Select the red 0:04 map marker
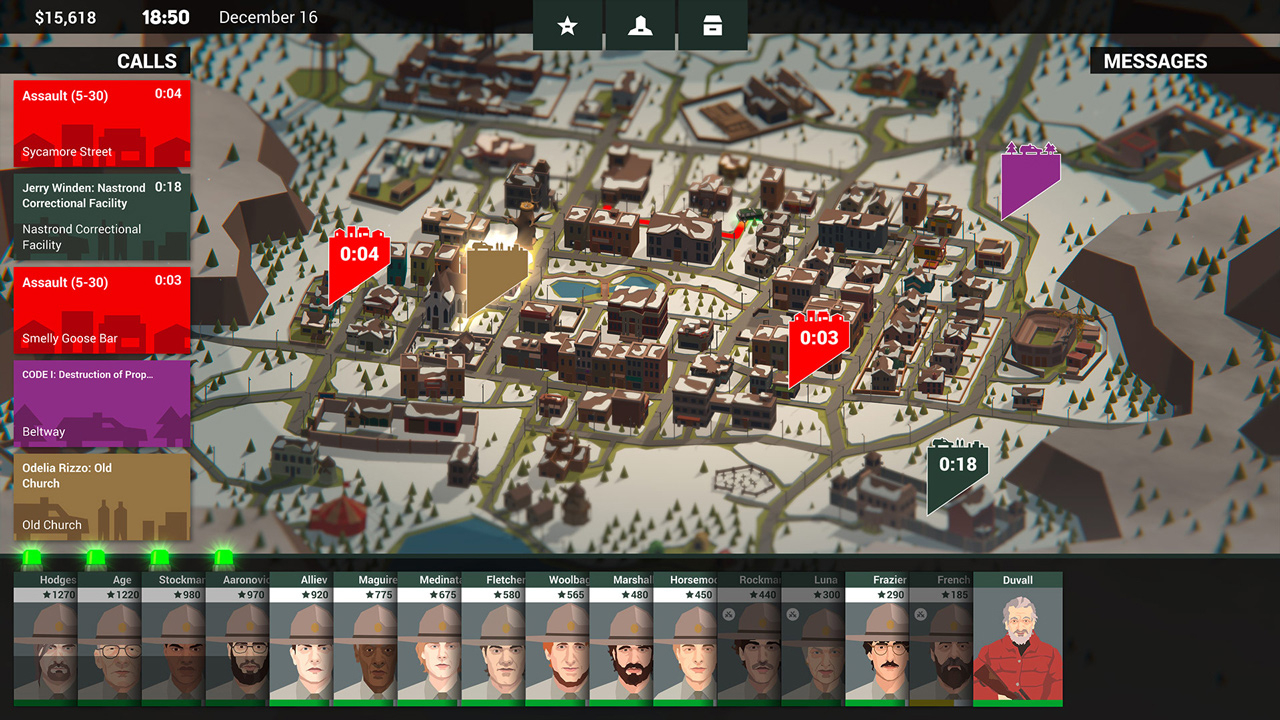1280x720 pixels. click(359, 255)
